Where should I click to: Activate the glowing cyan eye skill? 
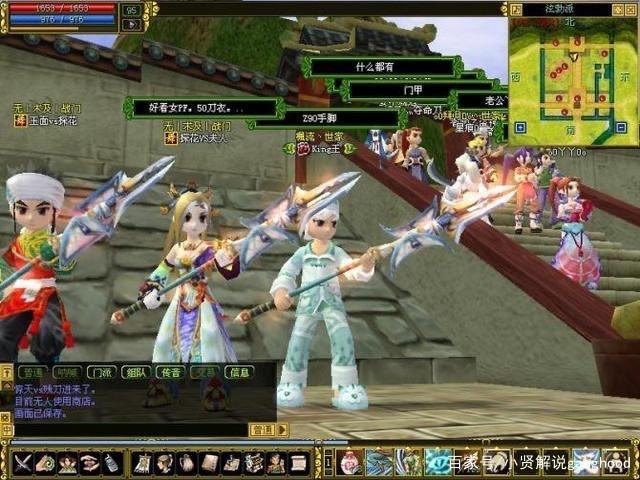pyautogui.click(x=437, y=462)
